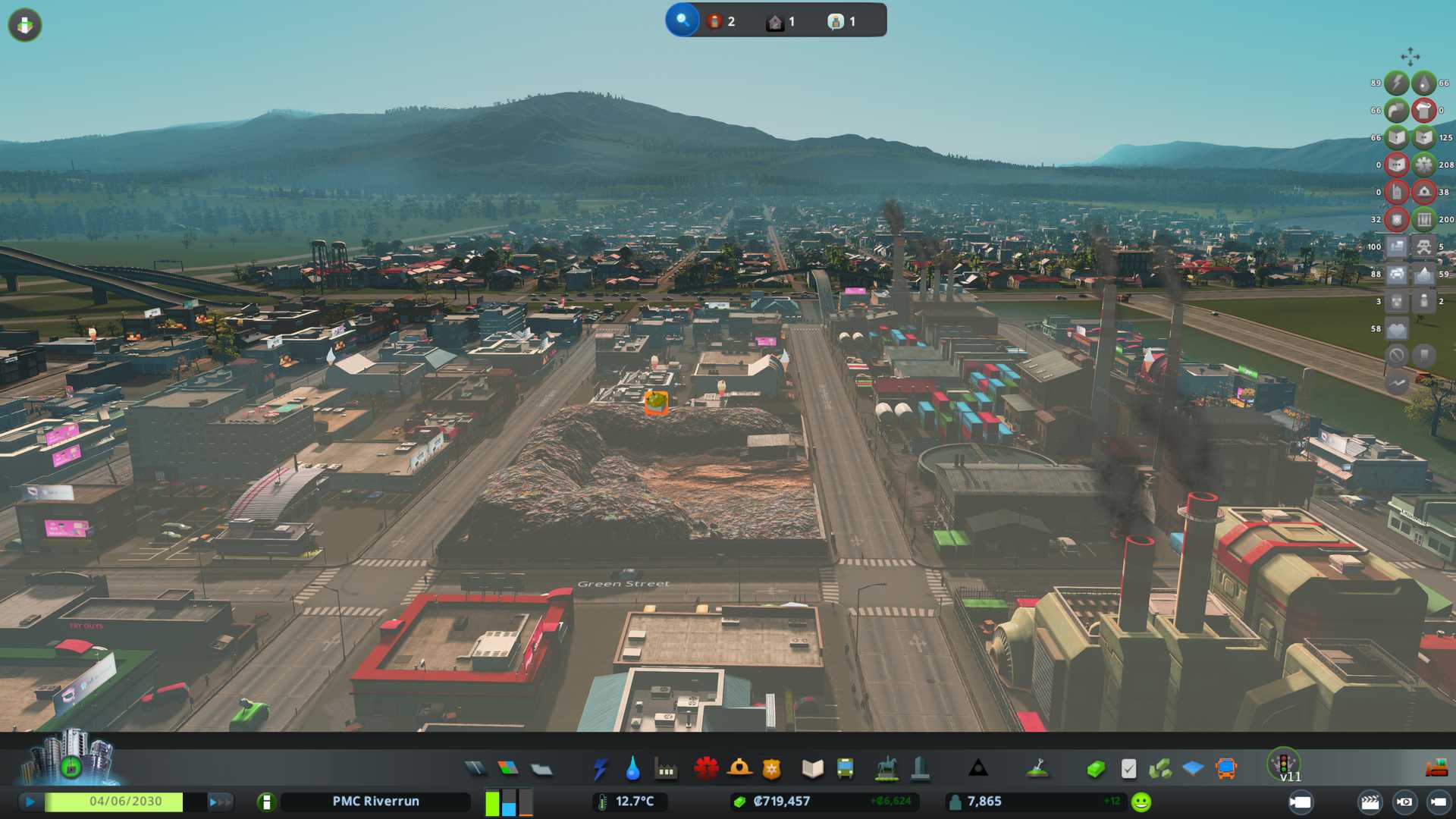This screenshot has height=819, width=1456.
Task: Toggle the play/pause simulation button
Action: coord(30,802)
